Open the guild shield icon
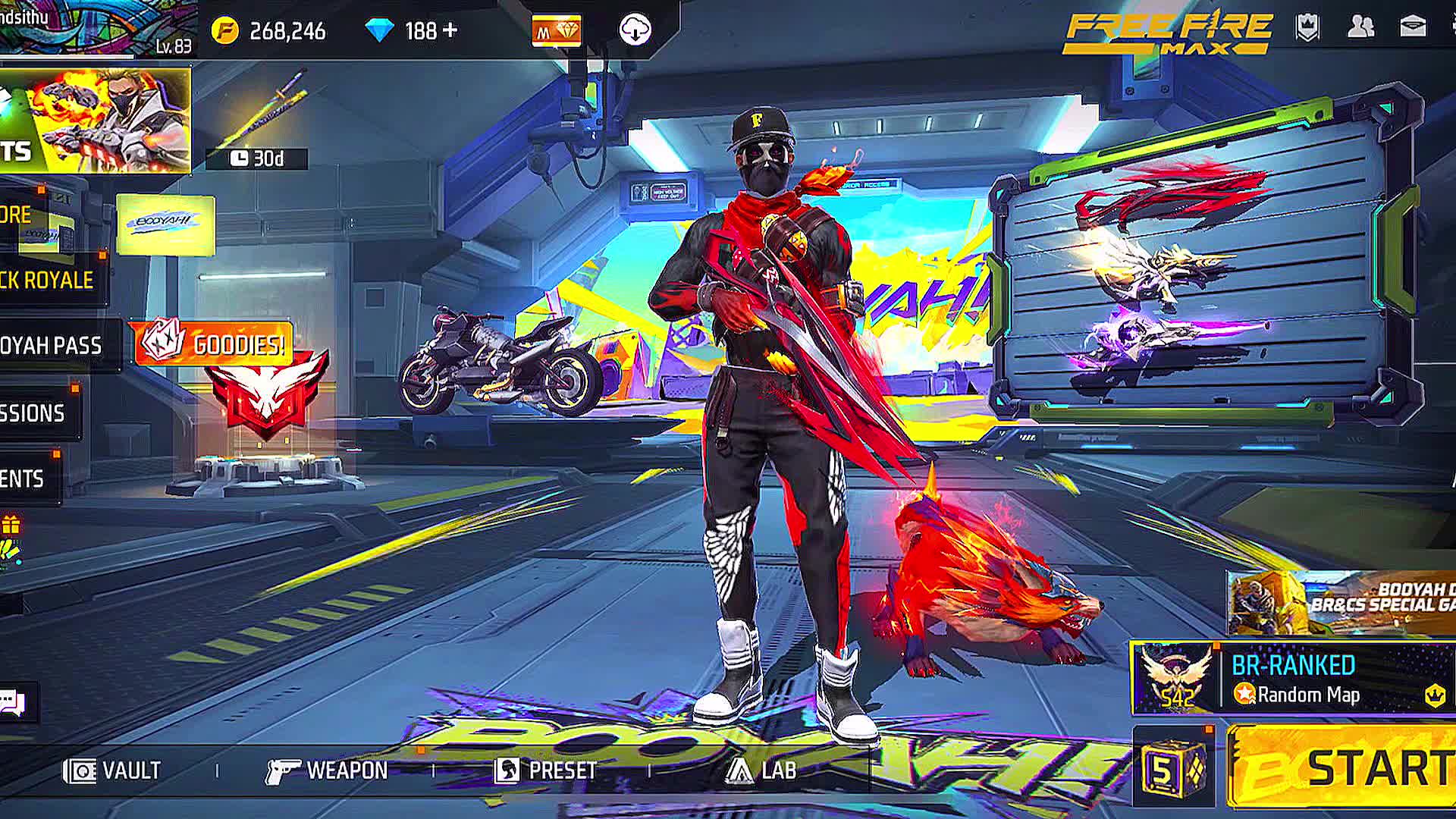Image resolution: width=1456 pixels, height=819 pixels. [x=1308, y=28]
